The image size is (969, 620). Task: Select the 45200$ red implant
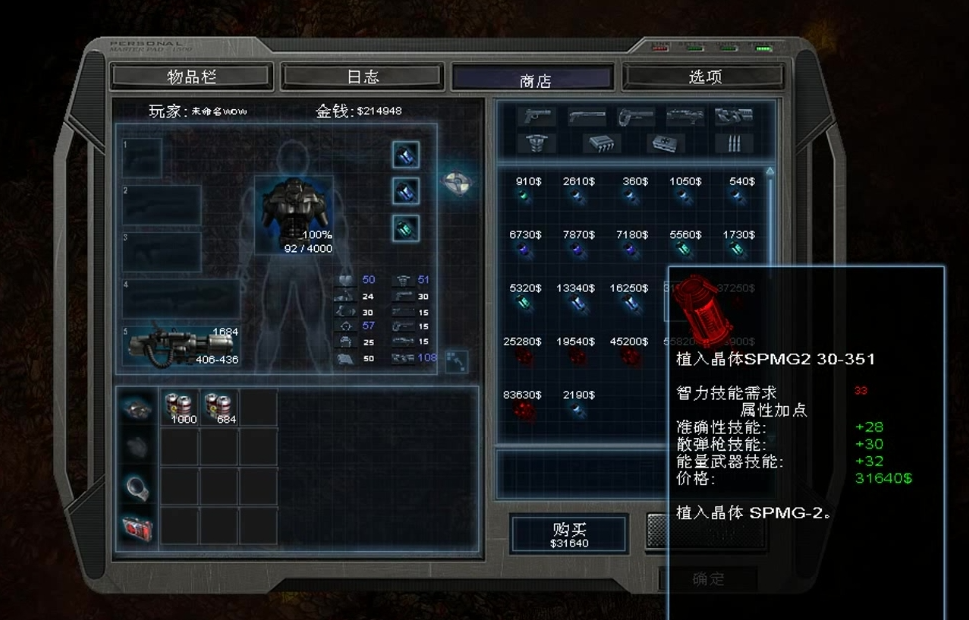[629, 356]
